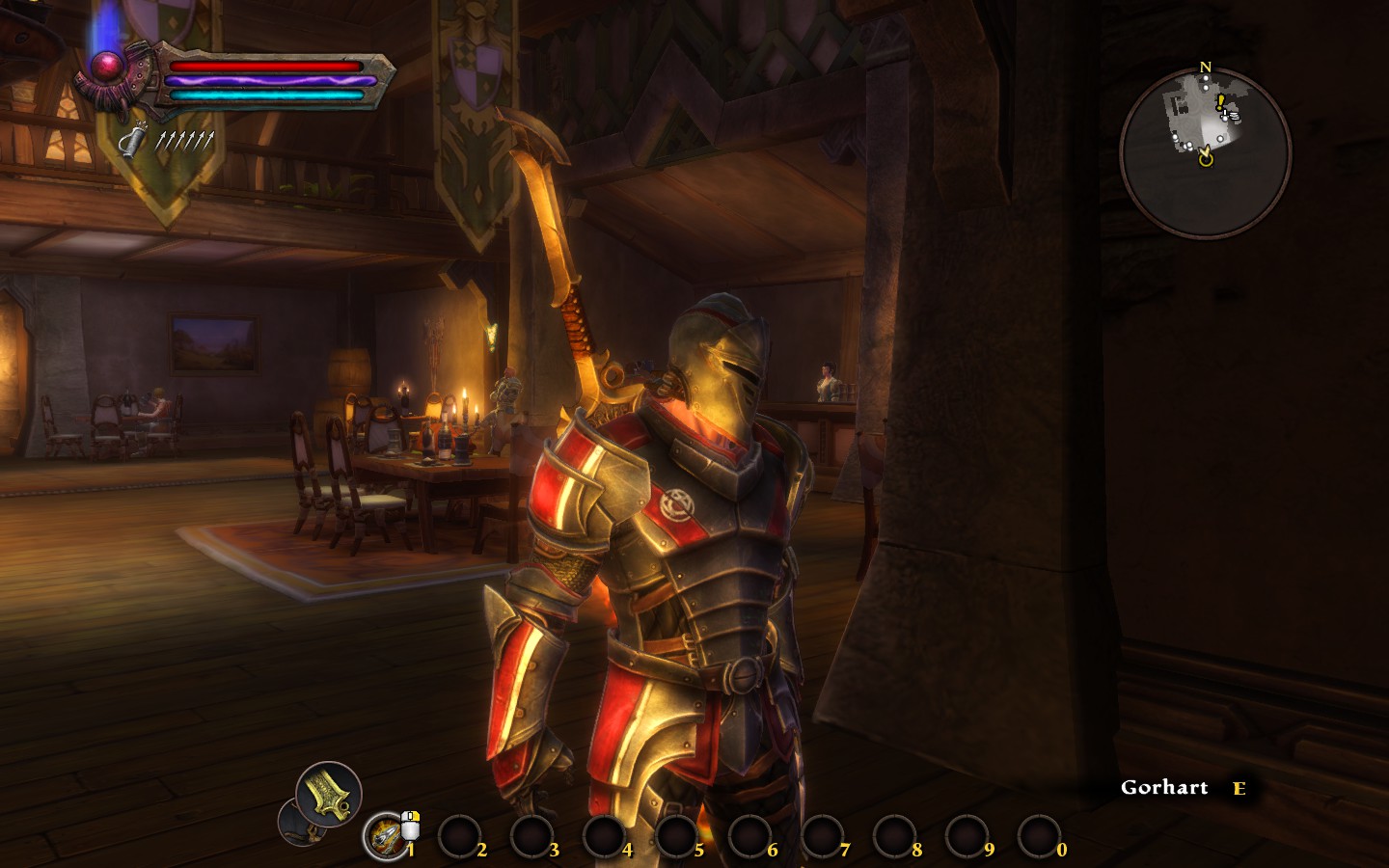The height and width of the screenshot is (868, 1389).
Task: Open the circular minimap
Action: 1205,153
